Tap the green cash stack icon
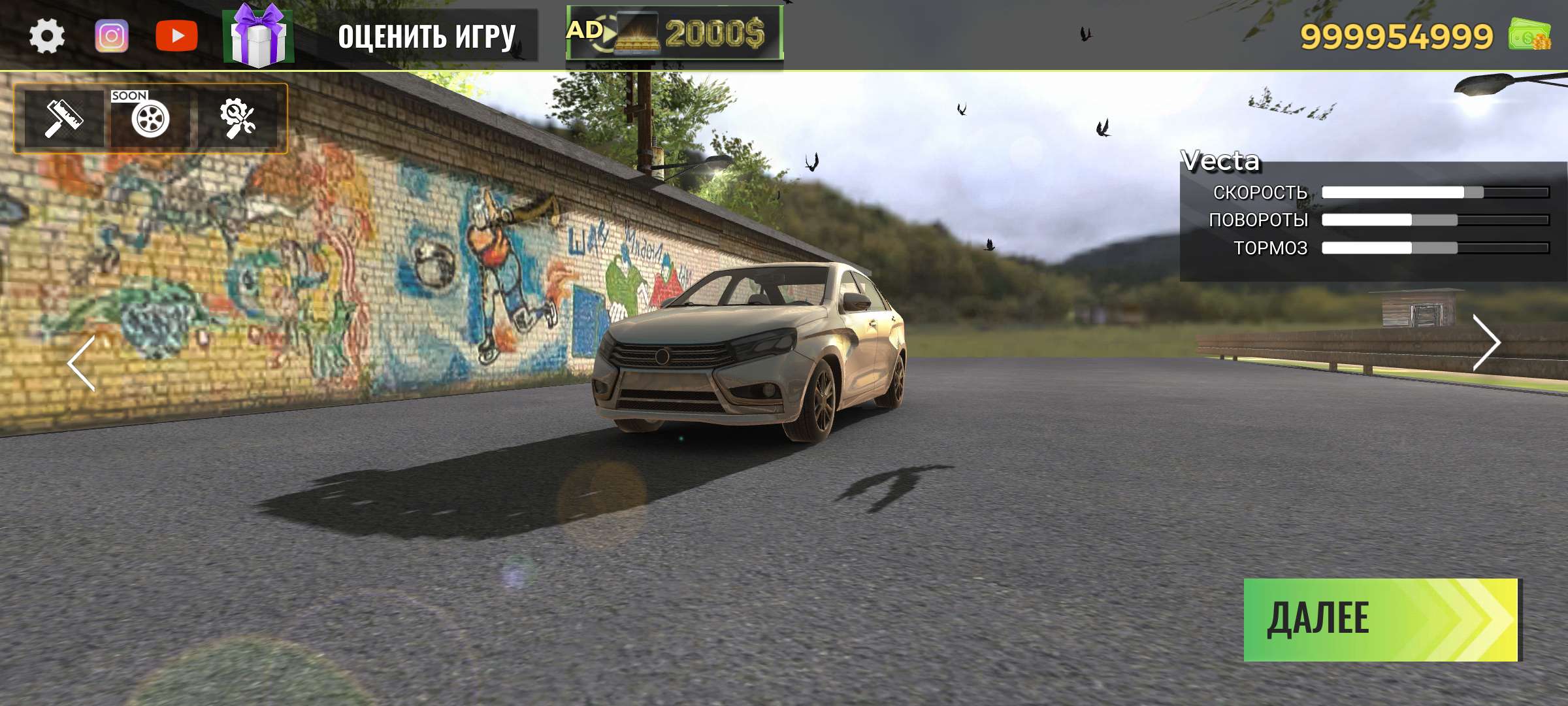1568x706 pixels. coord(1529,35)
